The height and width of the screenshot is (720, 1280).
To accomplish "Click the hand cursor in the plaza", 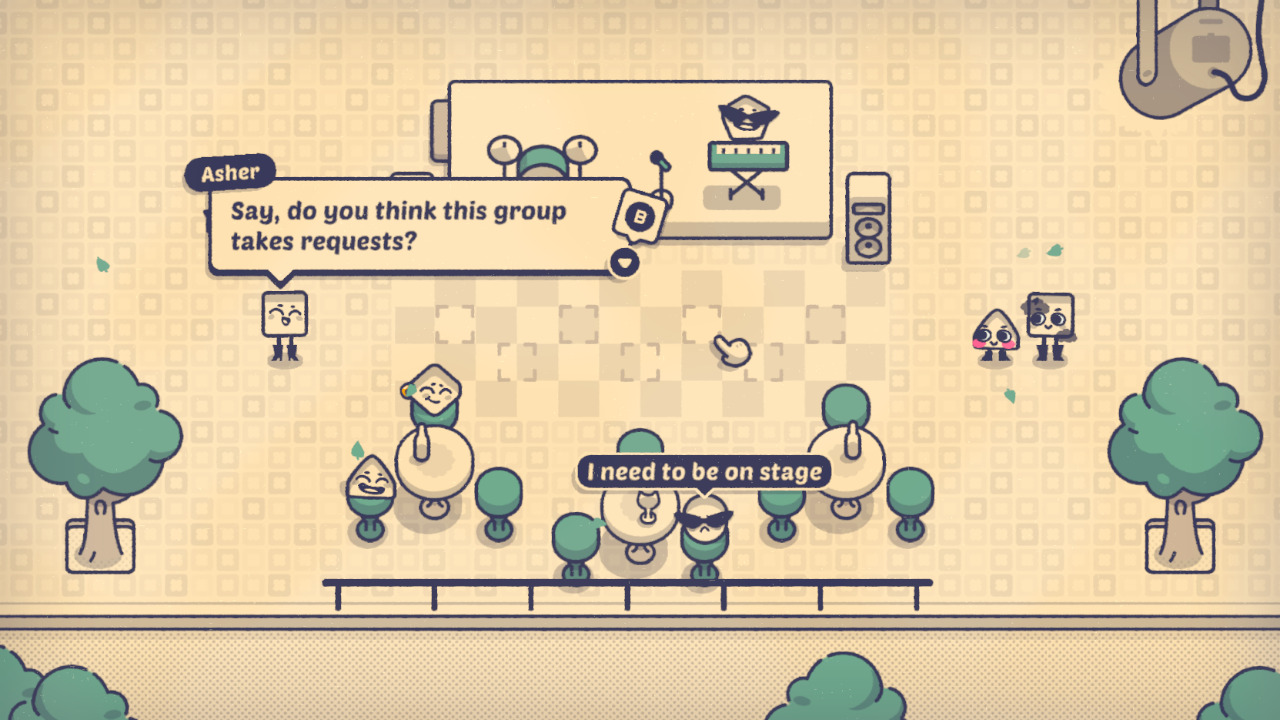I will 733,349.
